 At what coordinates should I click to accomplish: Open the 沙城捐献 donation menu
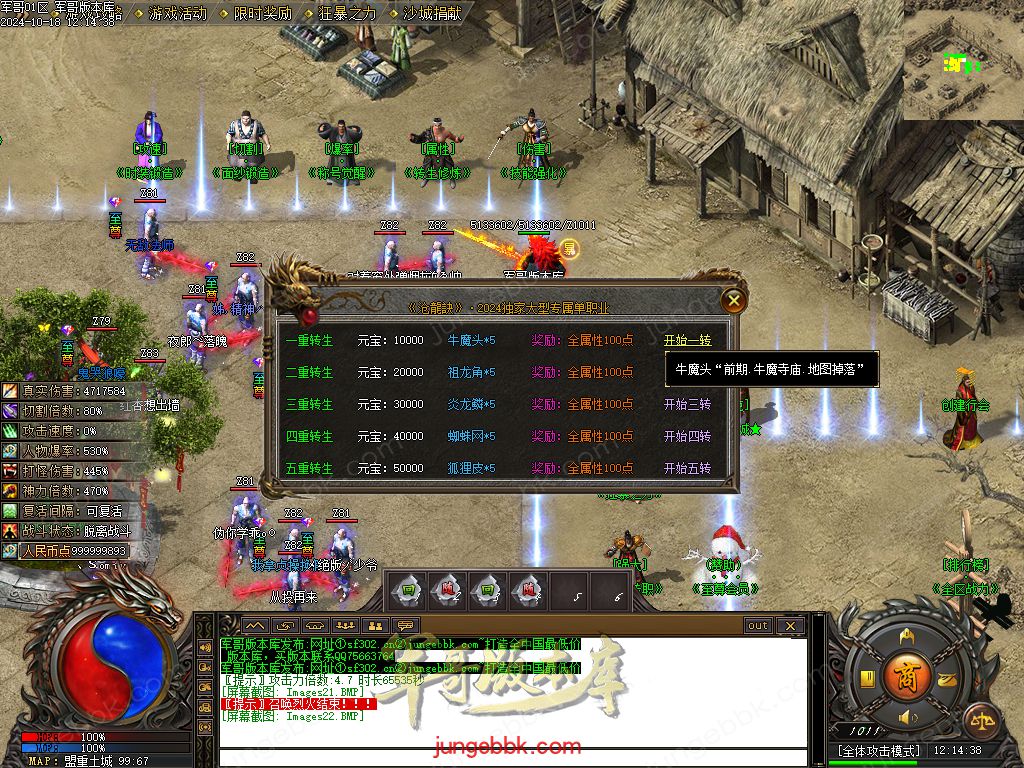tap(432, 14)
